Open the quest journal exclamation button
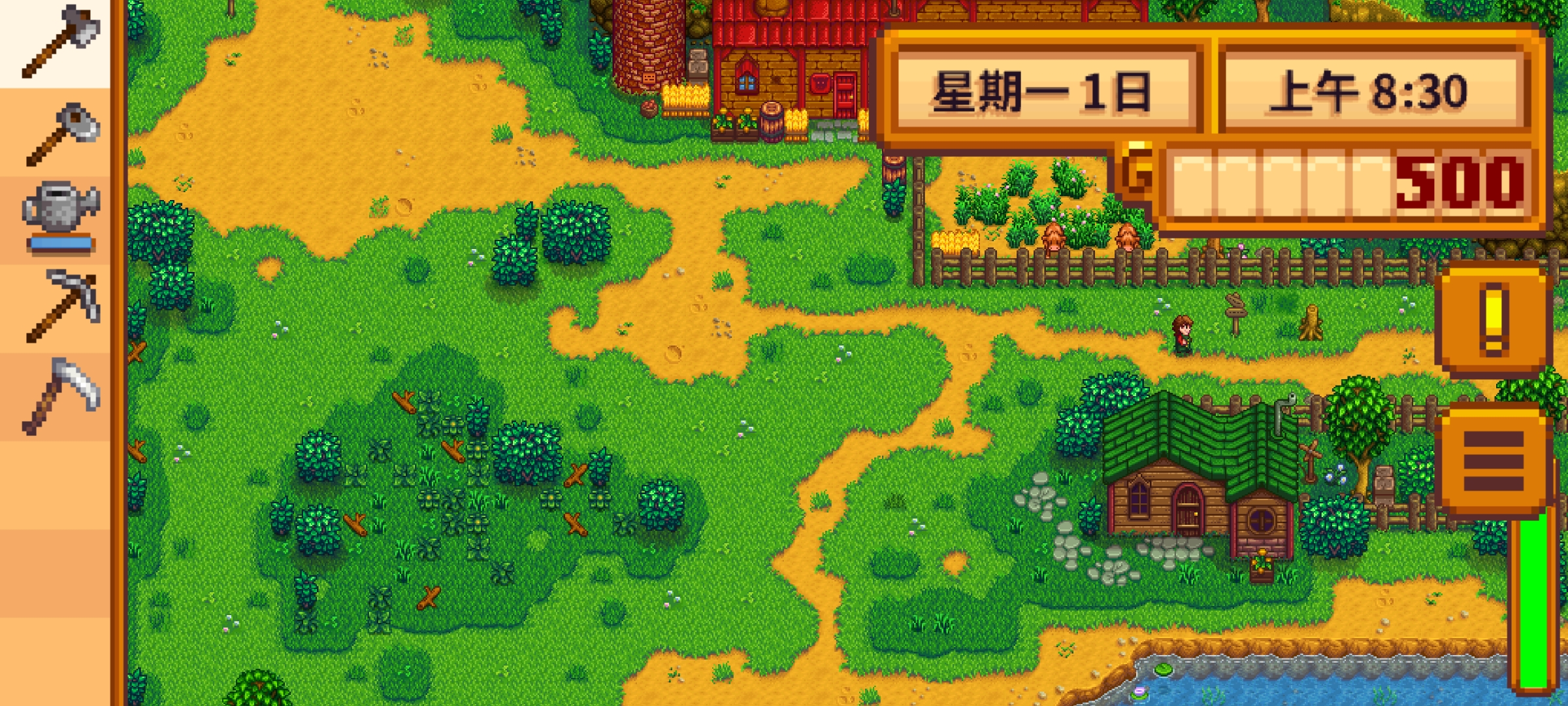This screenshot has height=706, width=1568. pyautogui.click(x=1493, y=320)
